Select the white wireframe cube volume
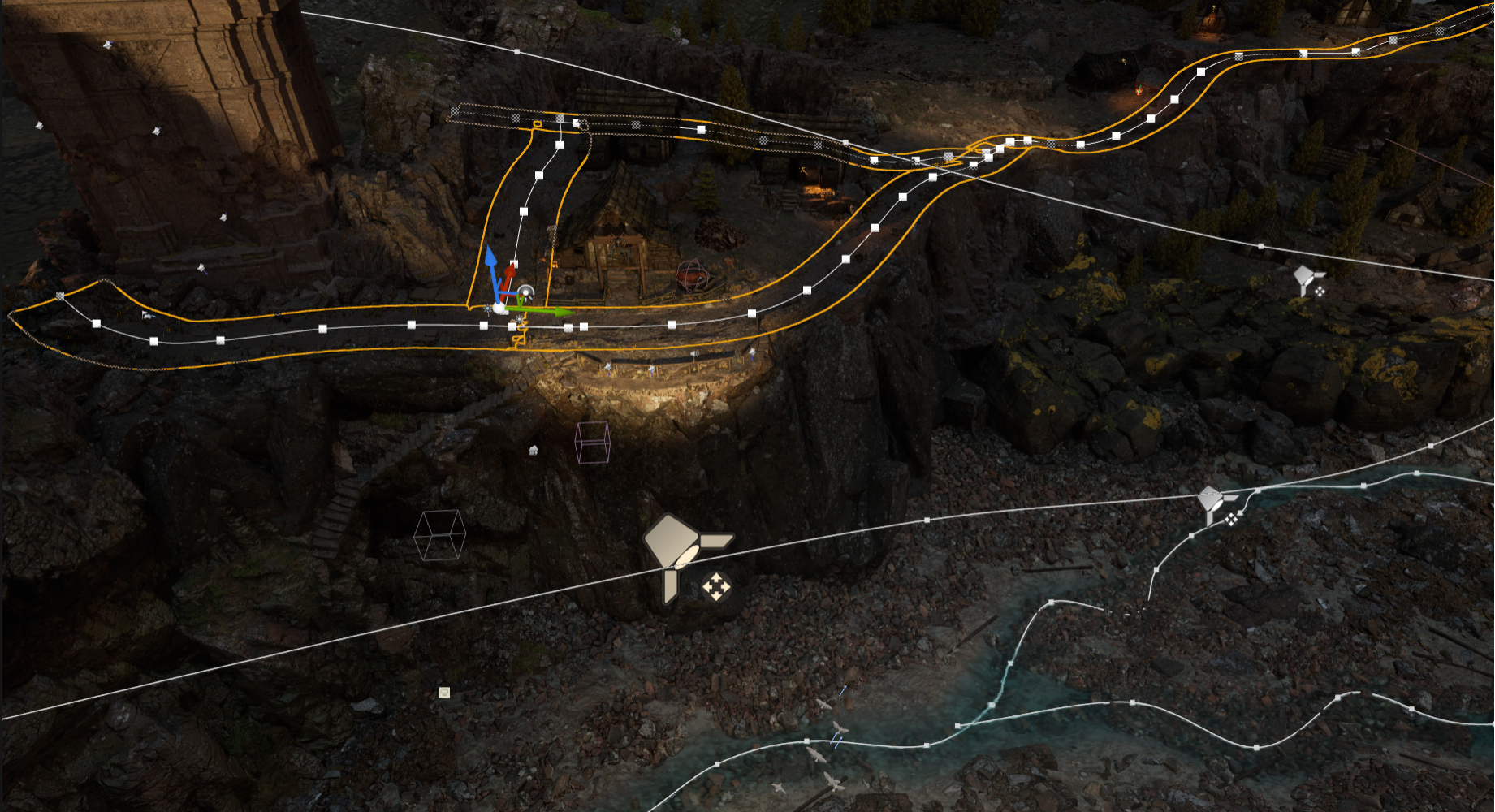1495x812 pixels. (x=439, y=535)
